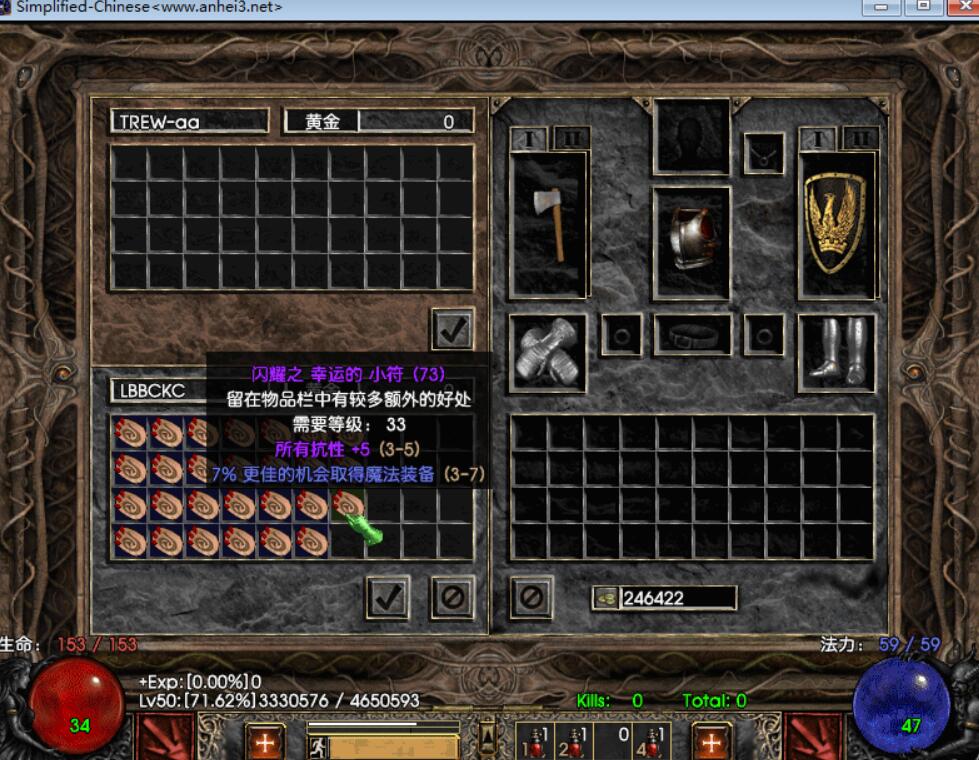The height and width of the screenshot is (760, 979).
Task: Click the gold pile button beside 246422
Action: (x=606, y=598)
